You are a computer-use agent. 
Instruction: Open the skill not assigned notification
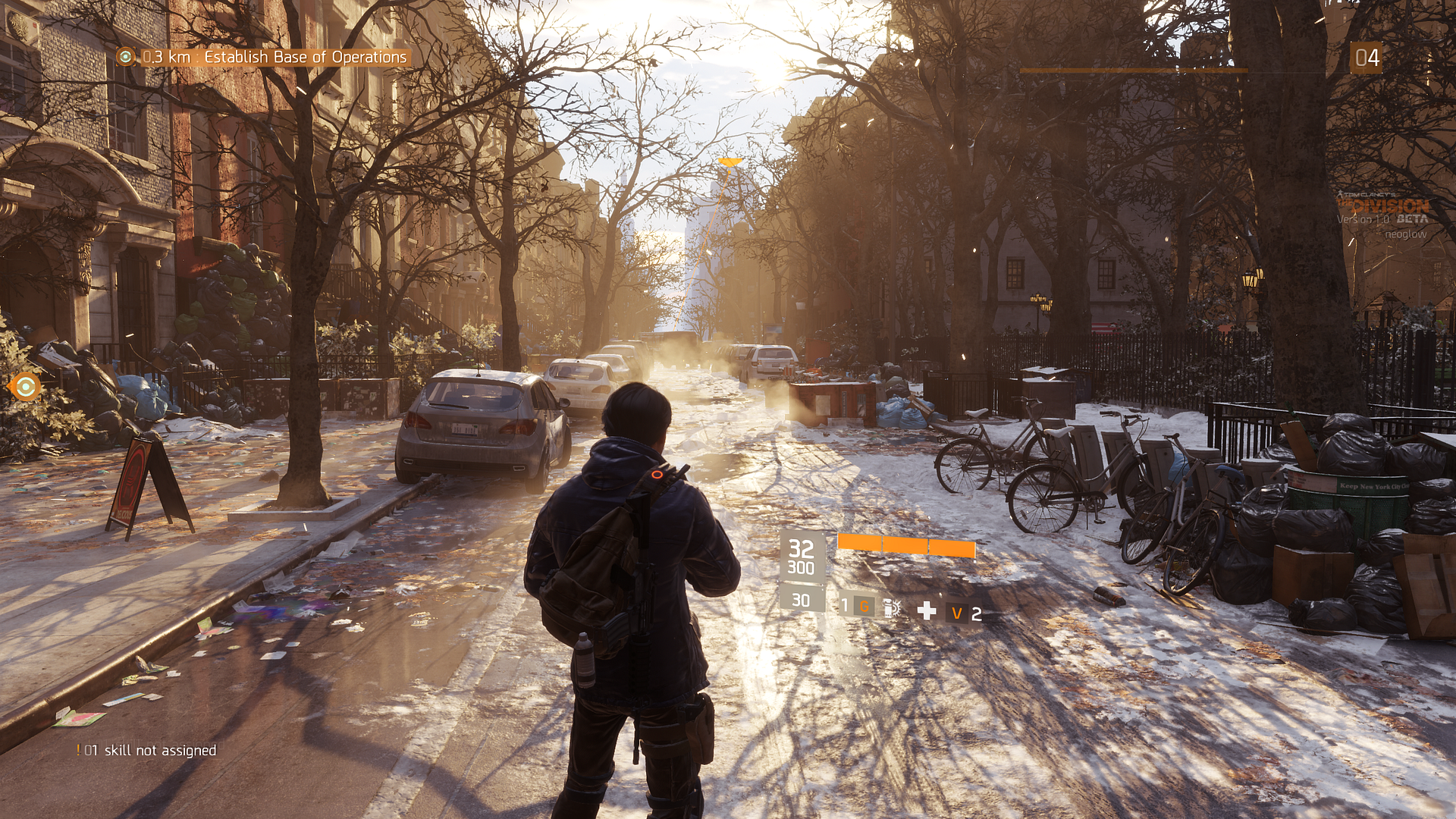(147, 750)
